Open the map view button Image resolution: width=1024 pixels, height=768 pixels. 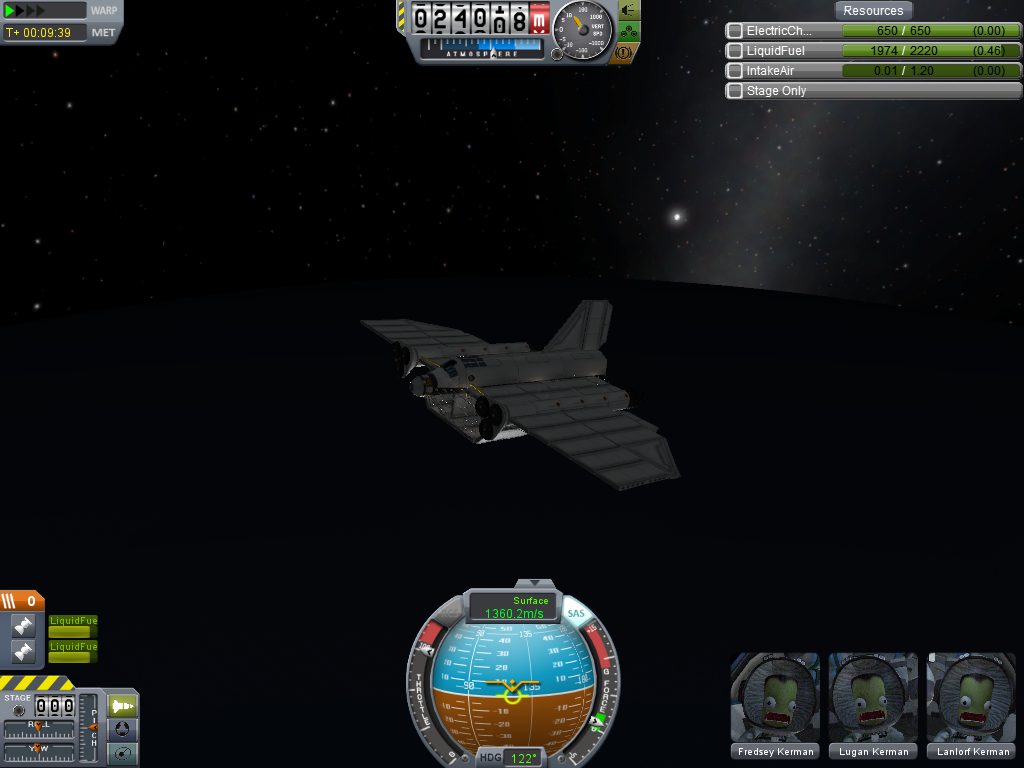click(x=123, y=754)
